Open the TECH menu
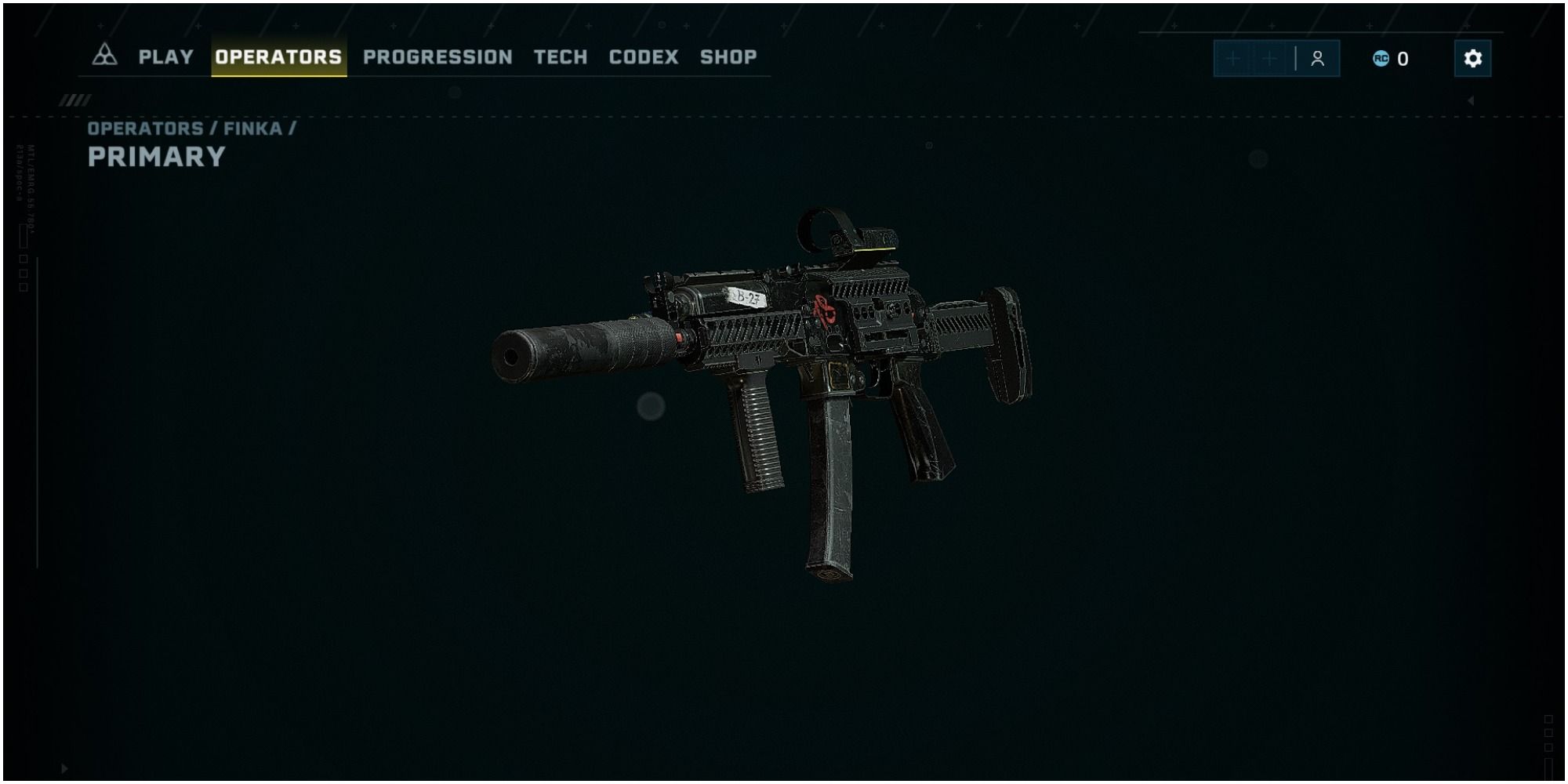This screenshot has width=1568, height=784. pyautogui.click(x=560, y=56)
